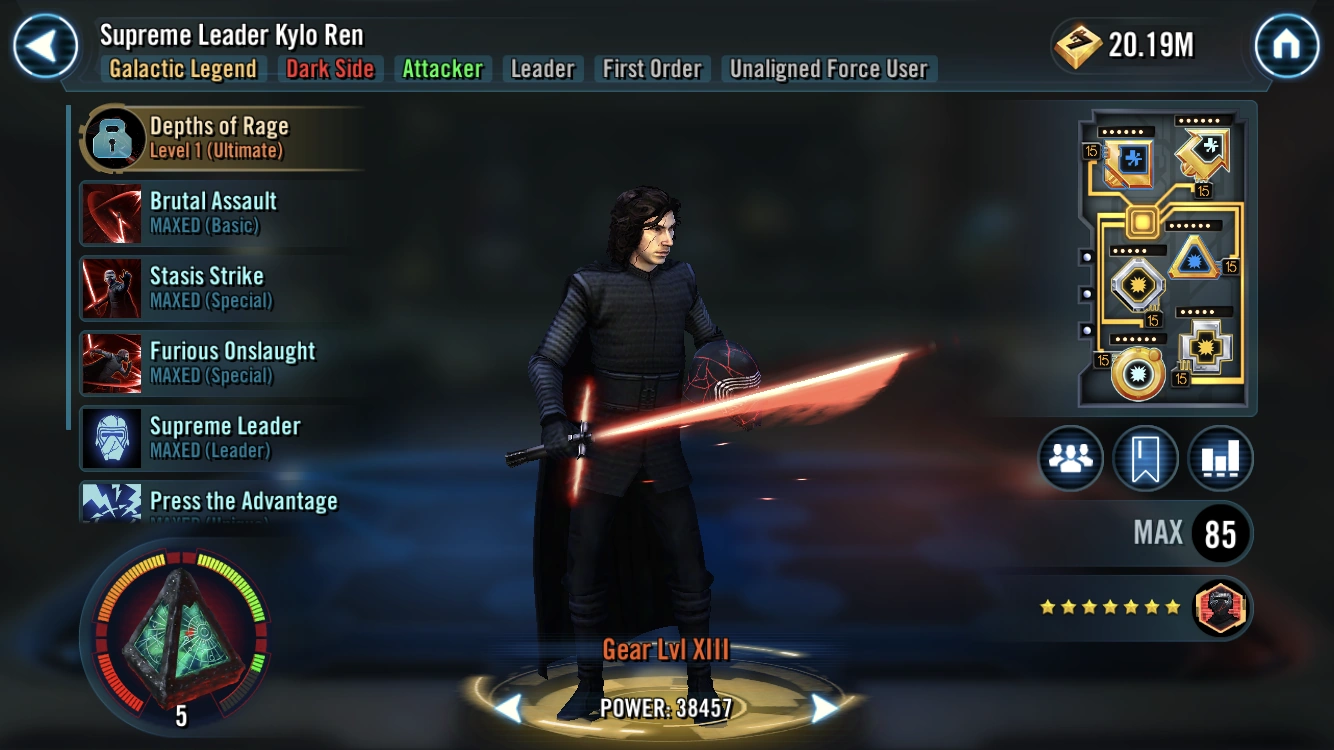Inspect the Stasis Strike special ability icon
The width and height of the screenshot is (1334, 750).
(111, 287)
